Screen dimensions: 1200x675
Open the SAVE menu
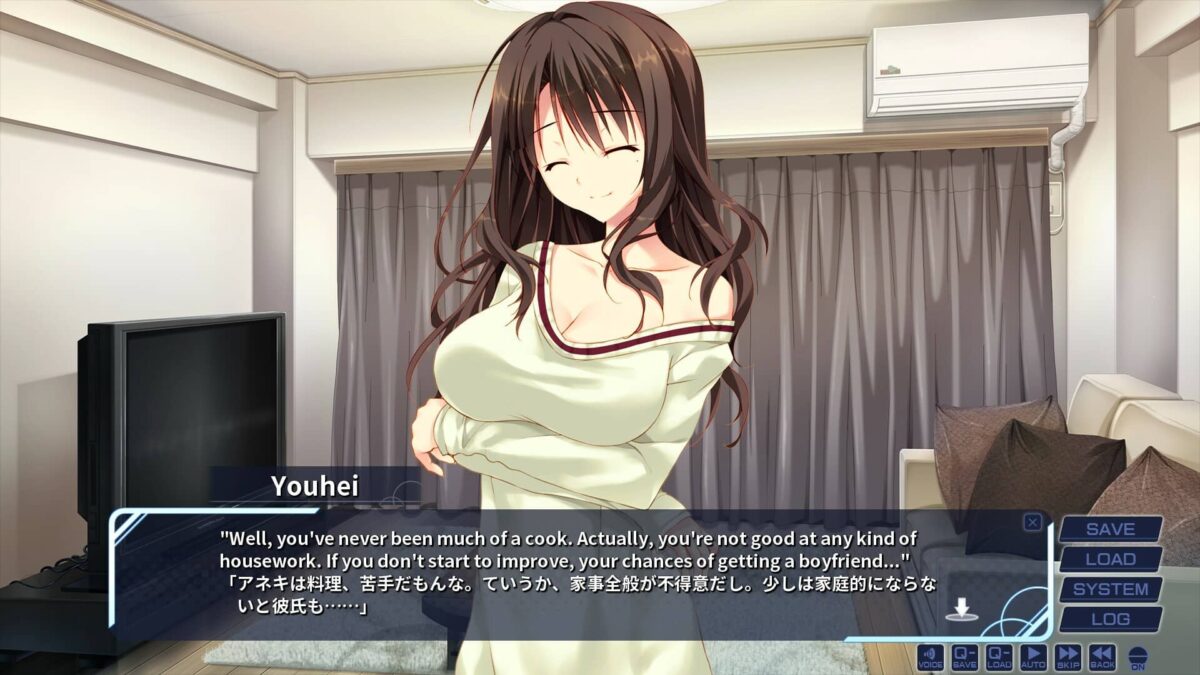pos(1110,529)
